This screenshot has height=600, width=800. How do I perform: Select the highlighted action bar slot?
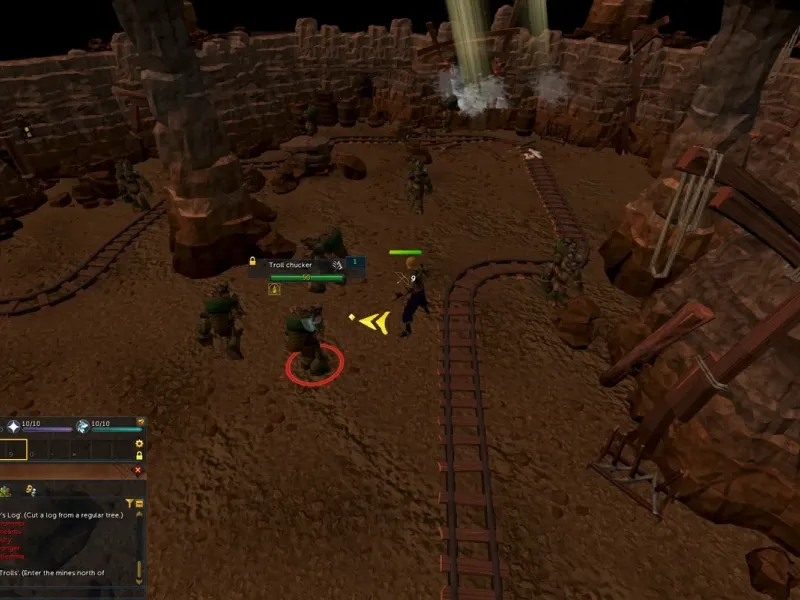tap(13, 451)
